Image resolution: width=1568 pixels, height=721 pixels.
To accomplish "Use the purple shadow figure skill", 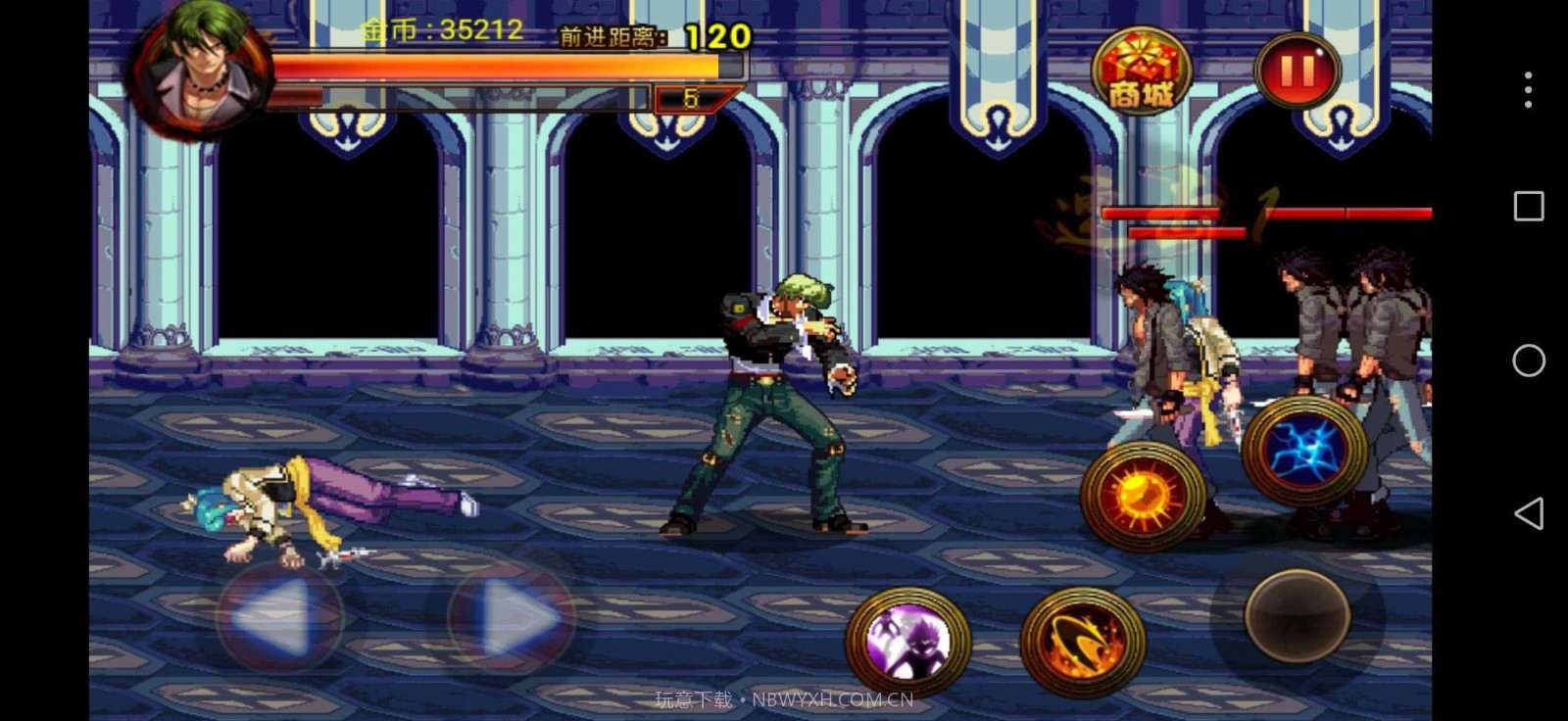I will pos(907,642).
